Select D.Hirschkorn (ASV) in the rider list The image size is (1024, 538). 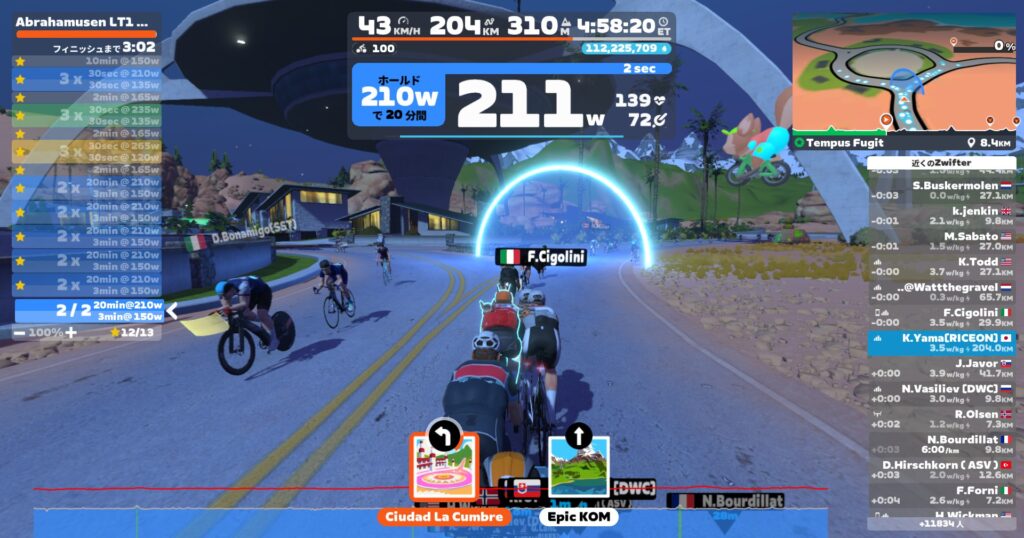[941, 470]
